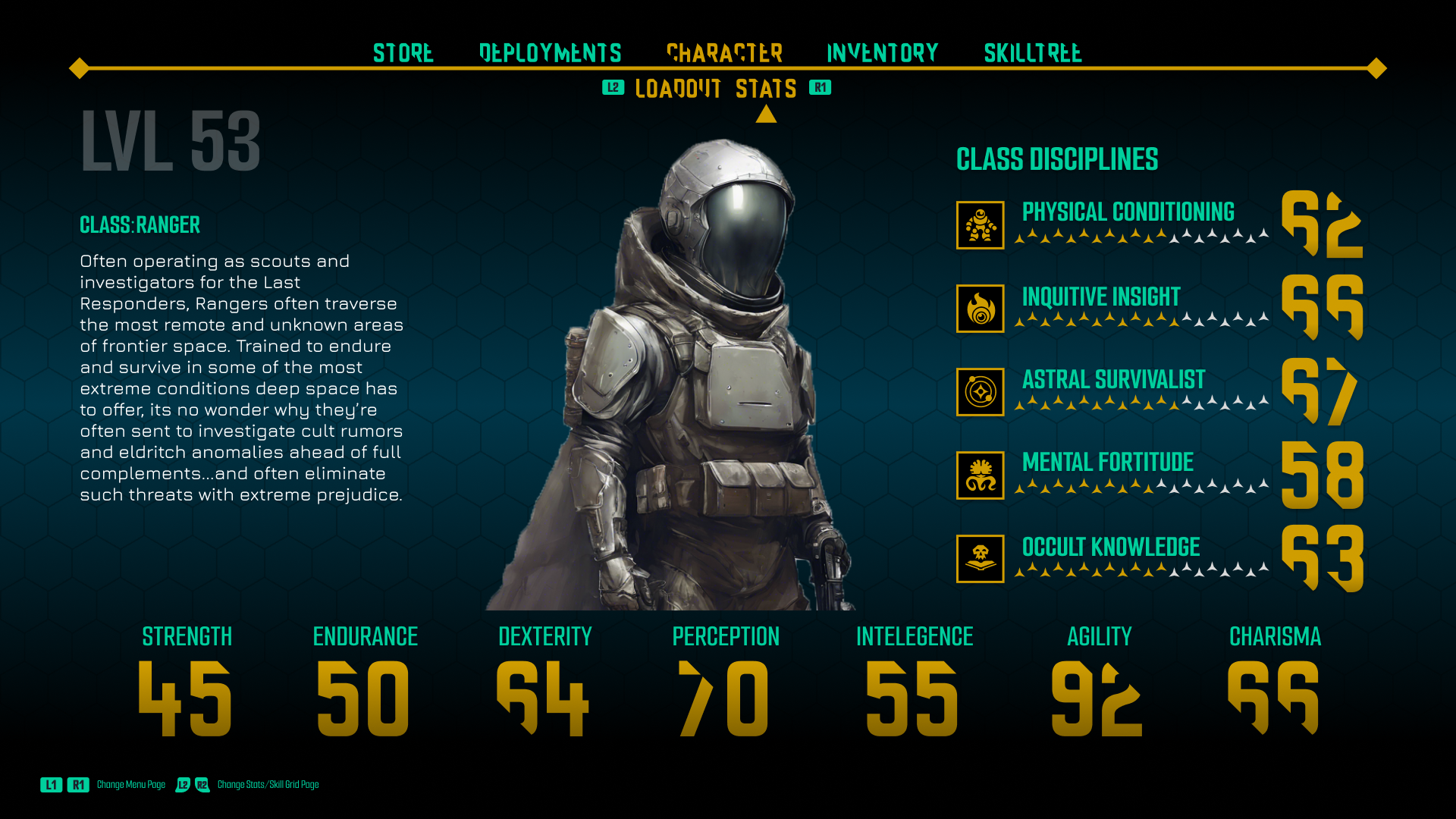1456x819 pixels.
Task: Switch to the Skilltree tab
Action: (x=1033, y=52)
